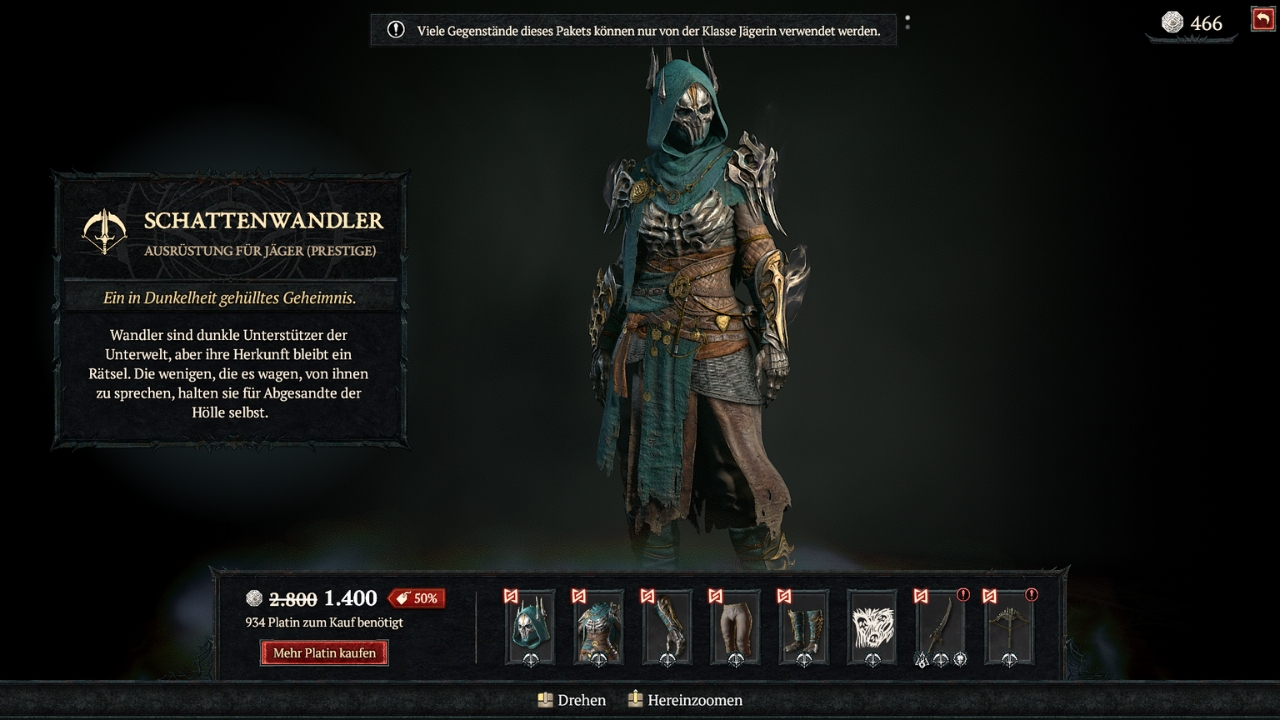
Task: Select the hooded skull mask helmet item
Action: tap(530, 627)
